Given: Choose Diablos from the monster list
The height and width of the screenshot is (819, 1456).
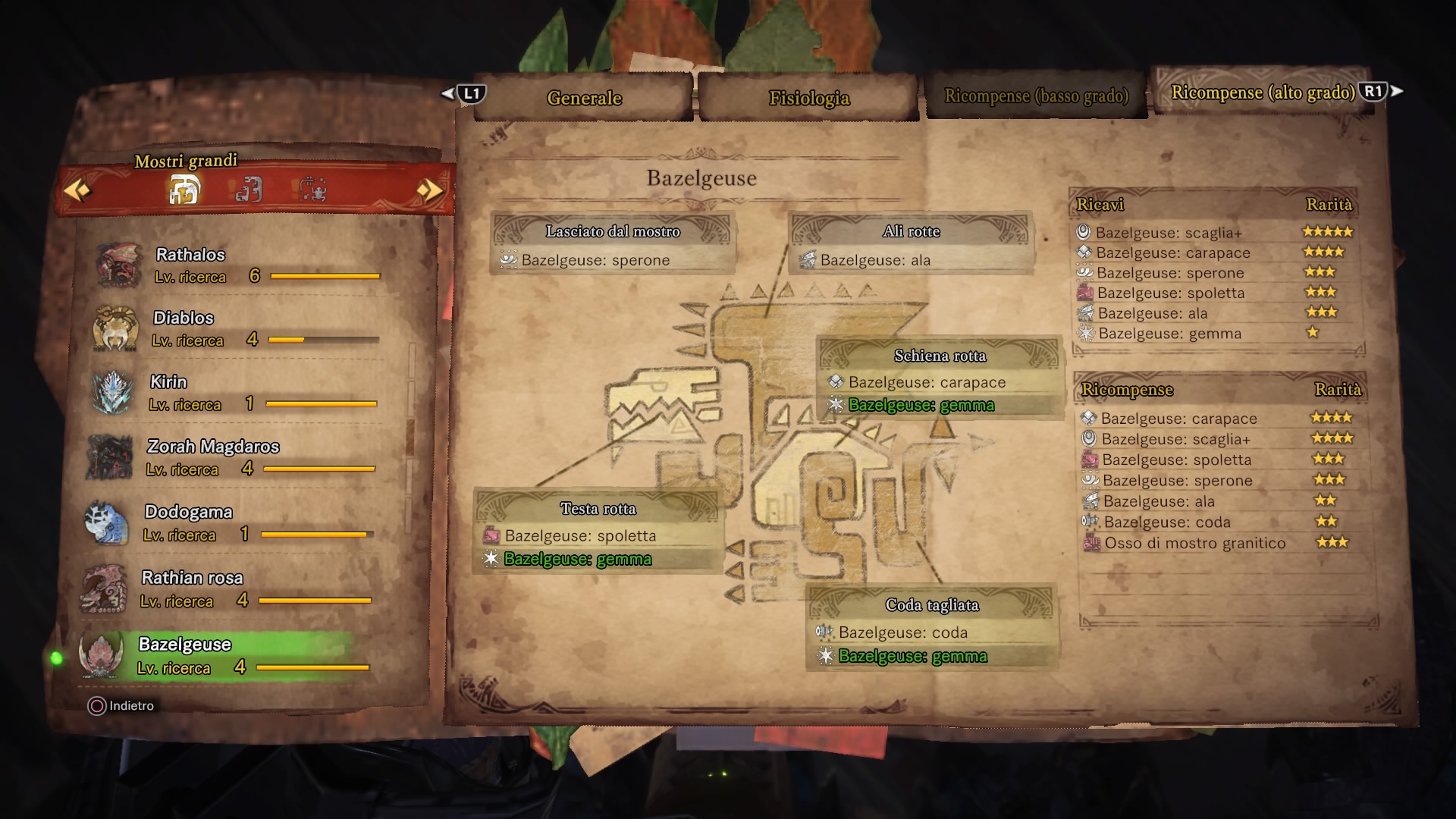Looking at the screenshot, I should 235,328.
